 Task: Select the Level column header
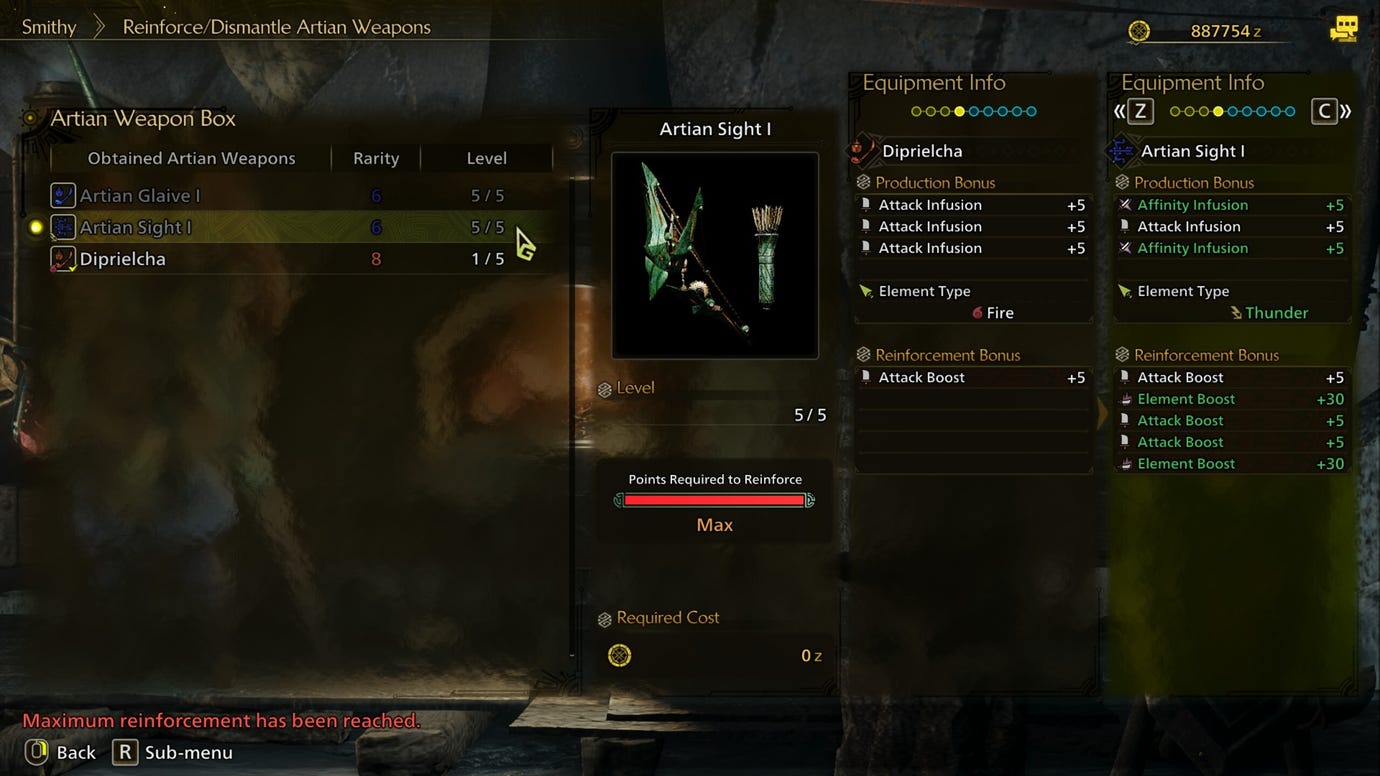coord(487,157)
